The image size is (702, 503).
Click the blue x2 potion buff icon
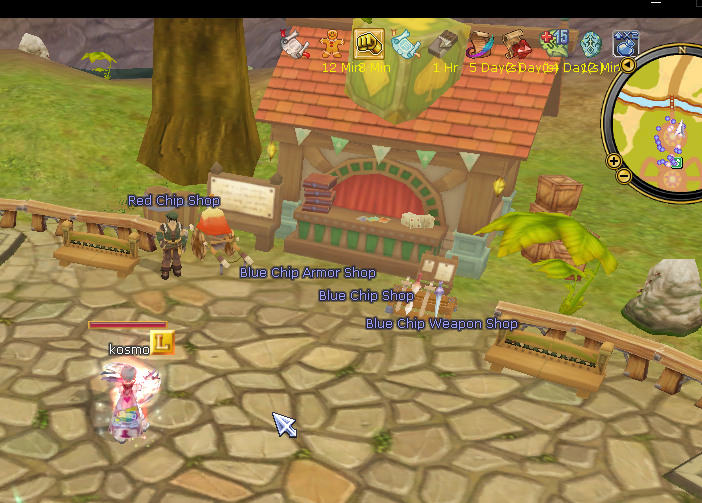(x=626, y=44)
